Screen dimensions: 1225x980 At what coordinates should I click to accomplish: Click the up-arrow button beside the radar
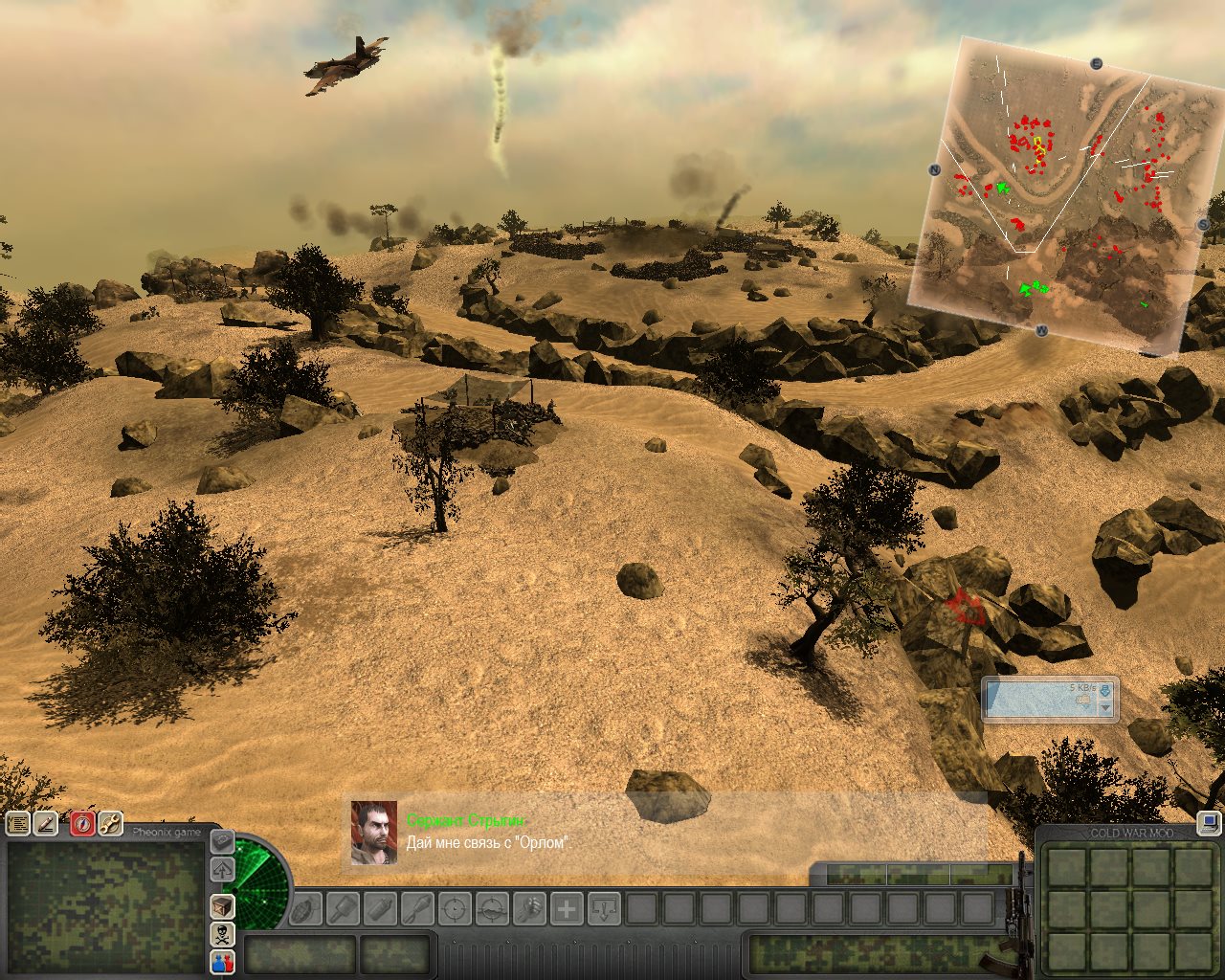point(222,870)
